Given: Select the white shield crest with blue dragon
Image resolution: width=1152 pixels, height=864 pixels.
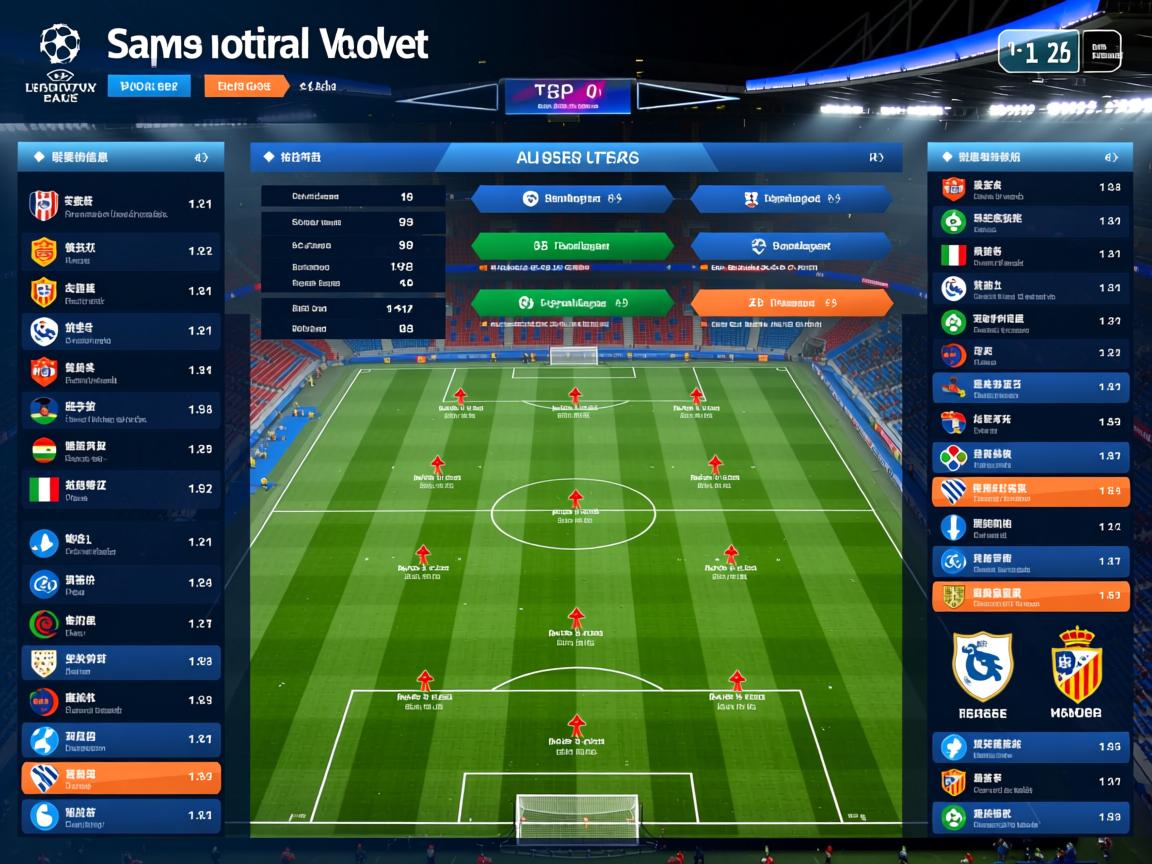Looking at the screenshot, I should (x=982, y=666).
